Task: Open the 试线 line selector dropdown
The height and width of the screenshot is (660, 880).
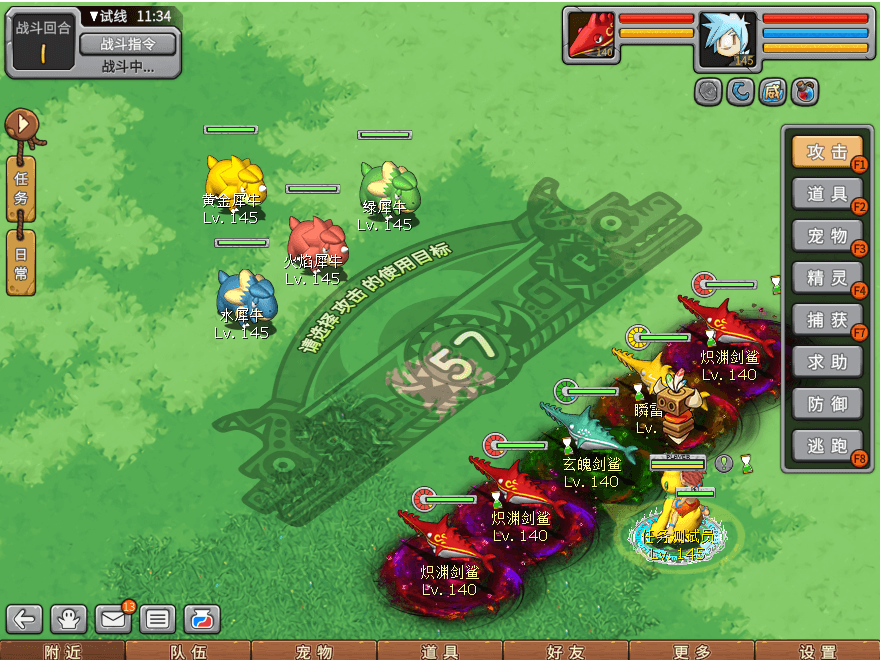Action: click(x=110, y=16)
